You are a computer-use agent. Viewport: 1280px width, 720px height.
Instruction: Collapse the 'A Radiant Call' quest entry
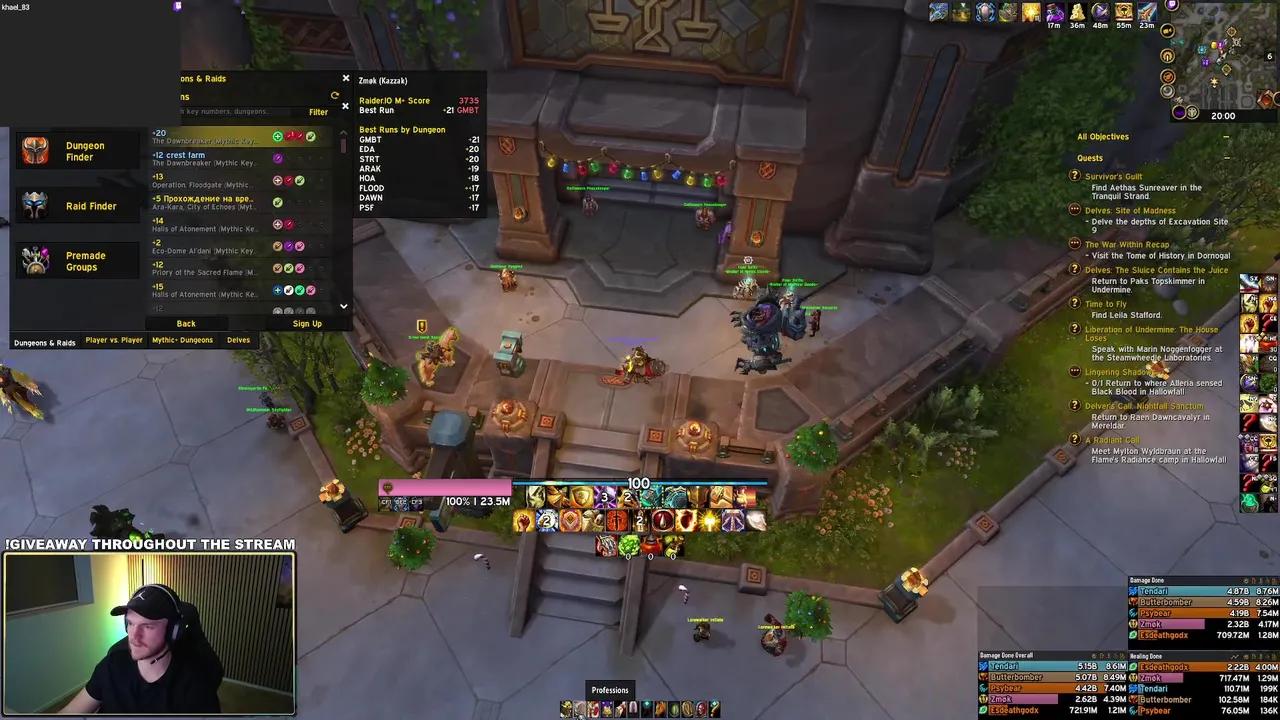click(x=1075, y=440)
